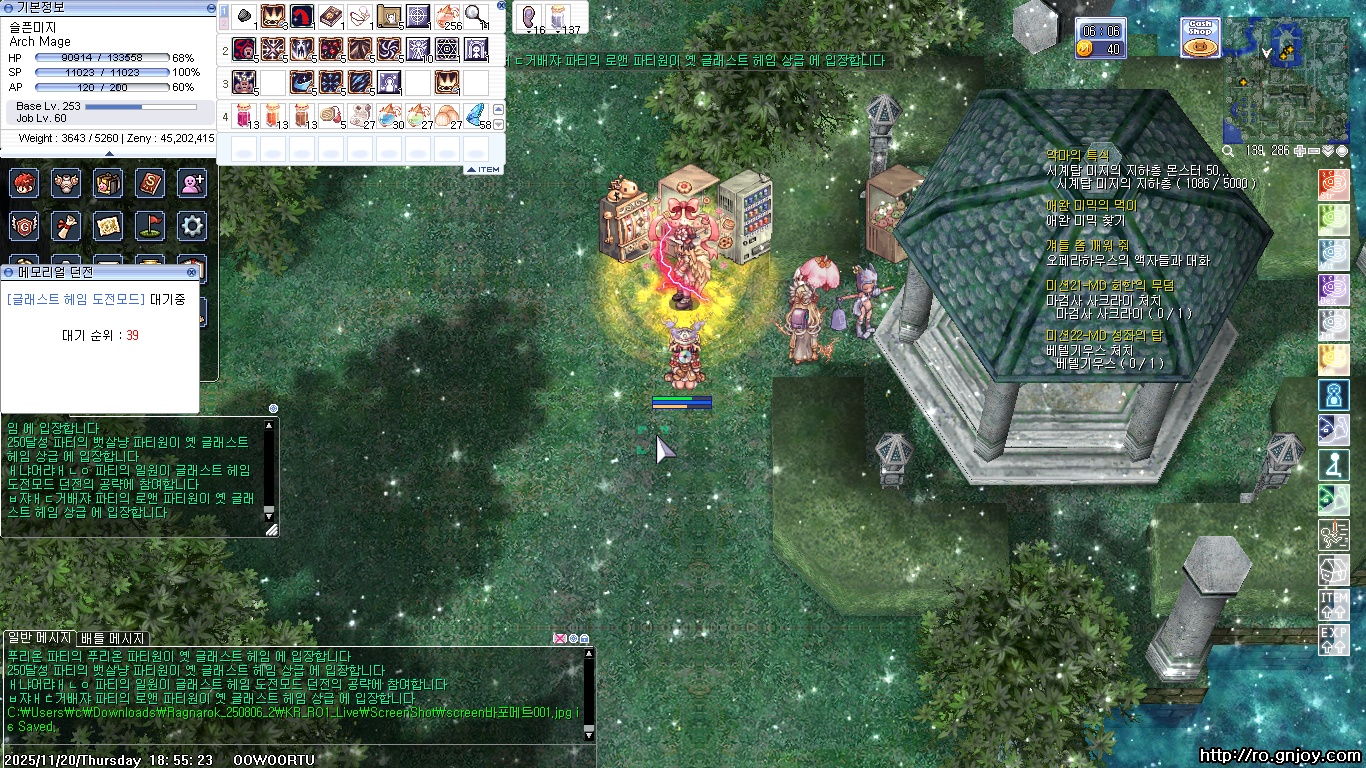Open the settings gear menu icon
1366x768 pixels.
tap(191, 226)
